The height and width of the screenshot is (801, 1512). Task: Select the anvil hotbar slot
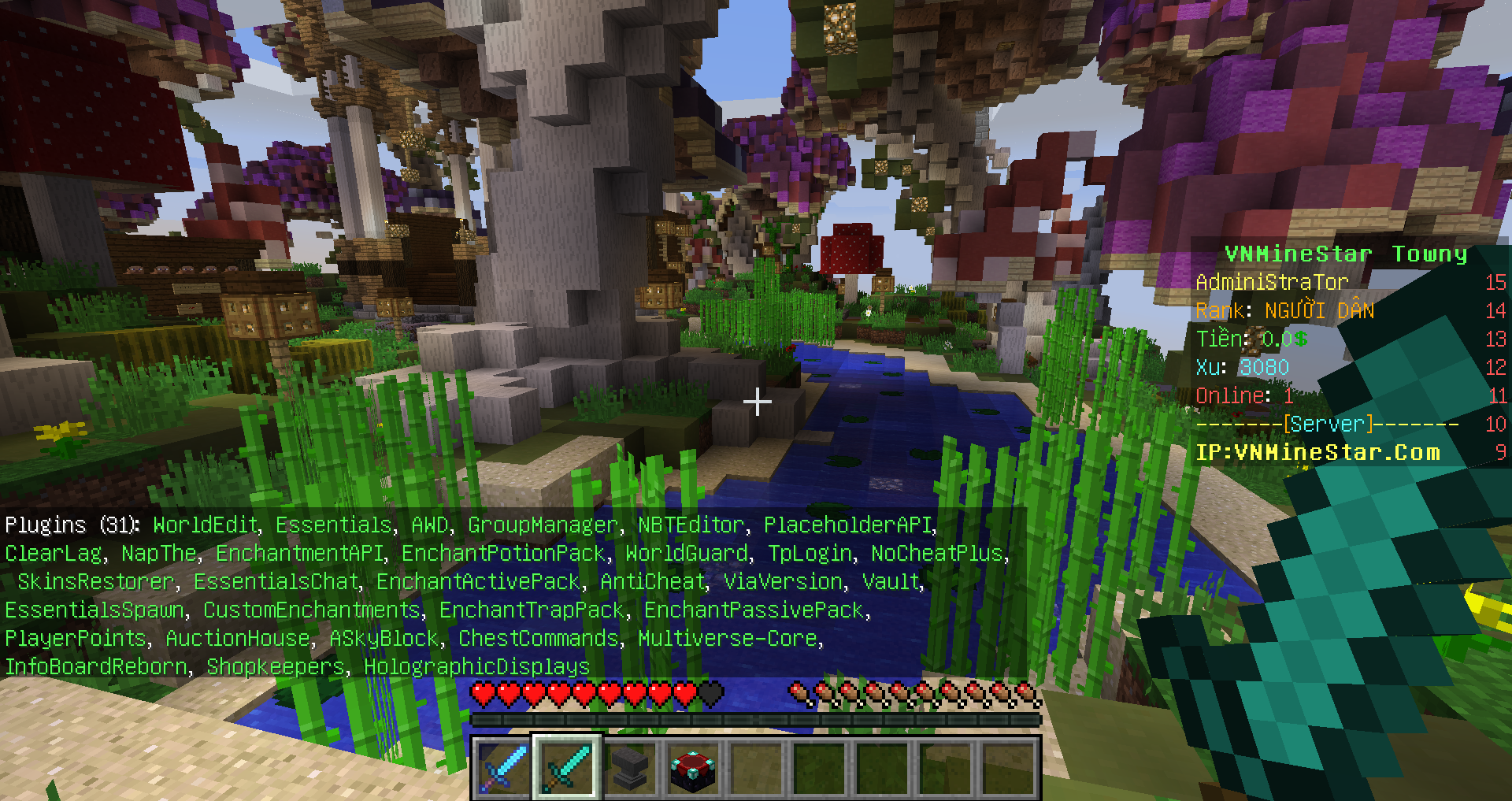tap(629, 768)
